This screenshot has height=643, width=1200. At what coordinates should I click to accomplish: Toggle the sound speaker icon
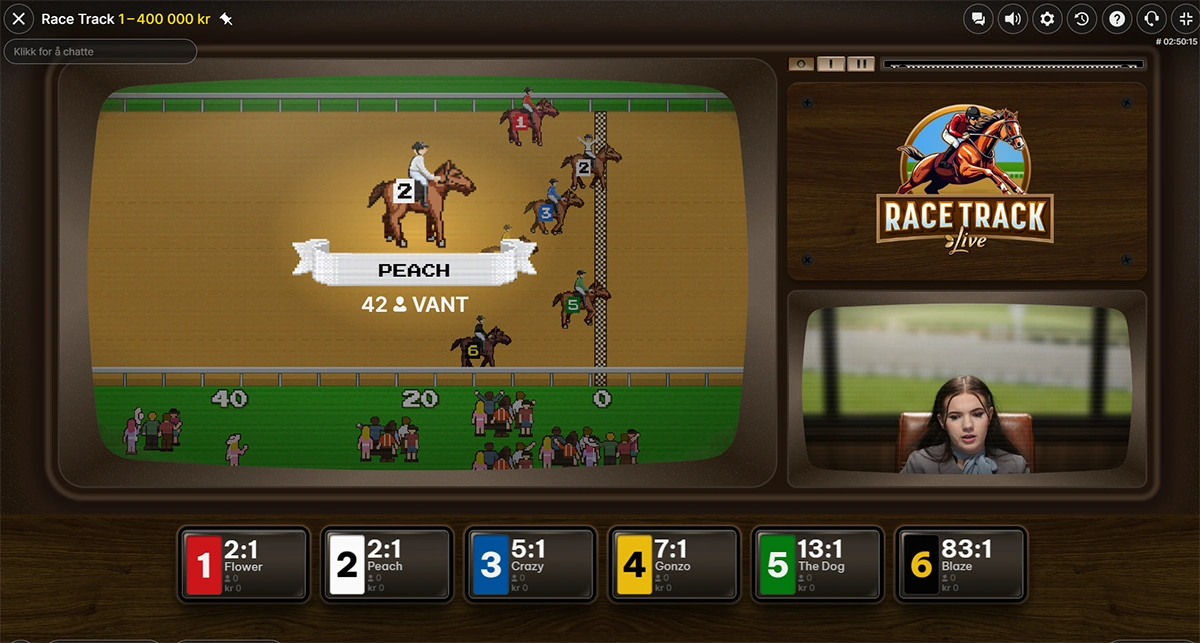pyautogui.click(x=1013, y=19)
